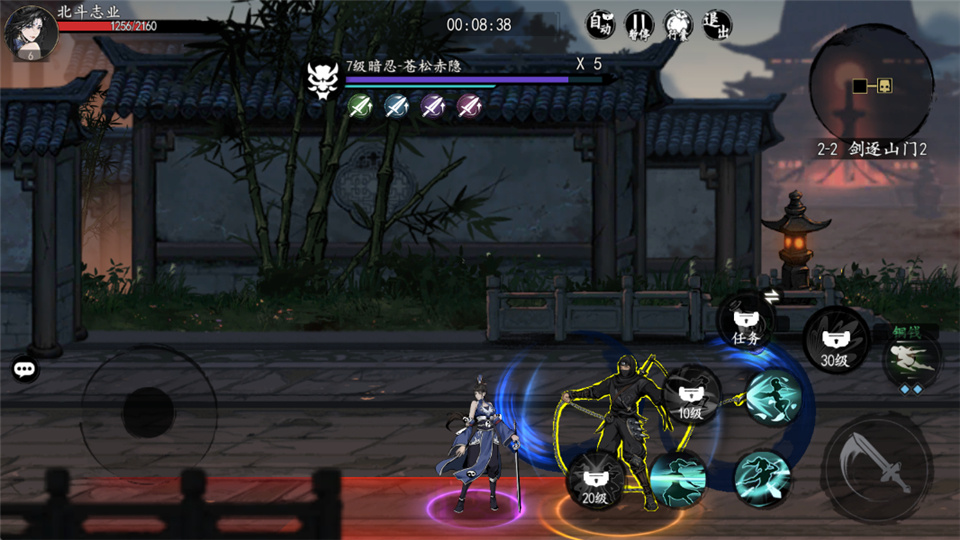Open the chat speech bubble
Image resolution: width=960 pixels, height=540 pixels.
[x=25, y=369]
